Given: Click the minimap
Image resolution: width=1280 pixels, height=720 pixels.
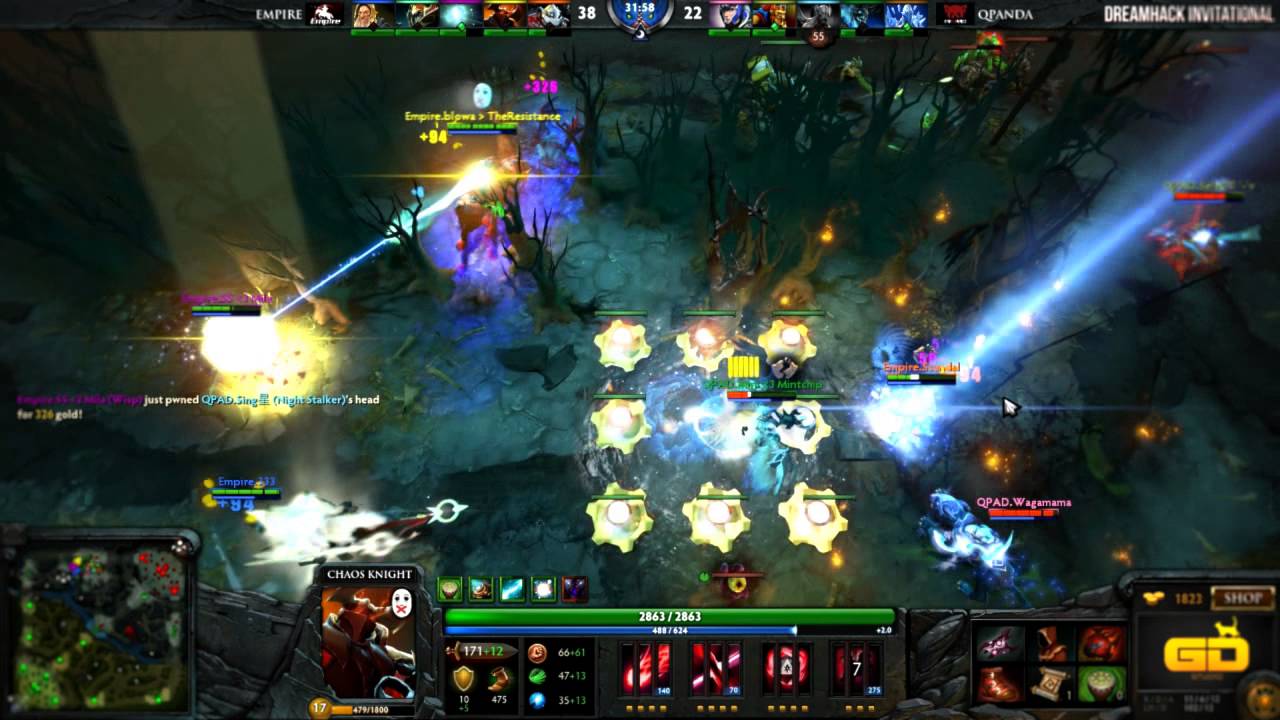Looking at the screenshot, I should (100, 627).
